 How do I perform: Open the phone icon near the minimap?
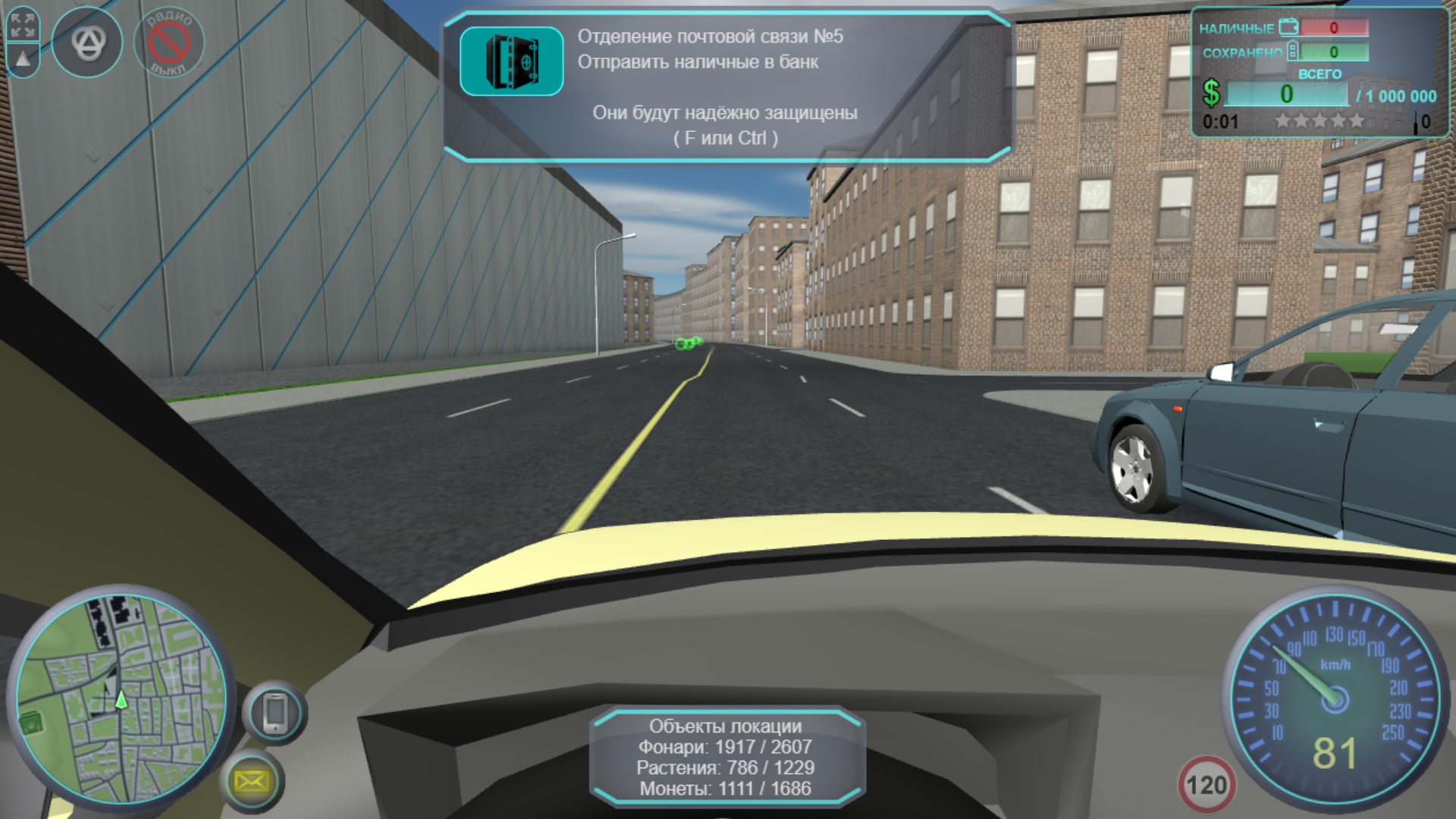point(275,711)
